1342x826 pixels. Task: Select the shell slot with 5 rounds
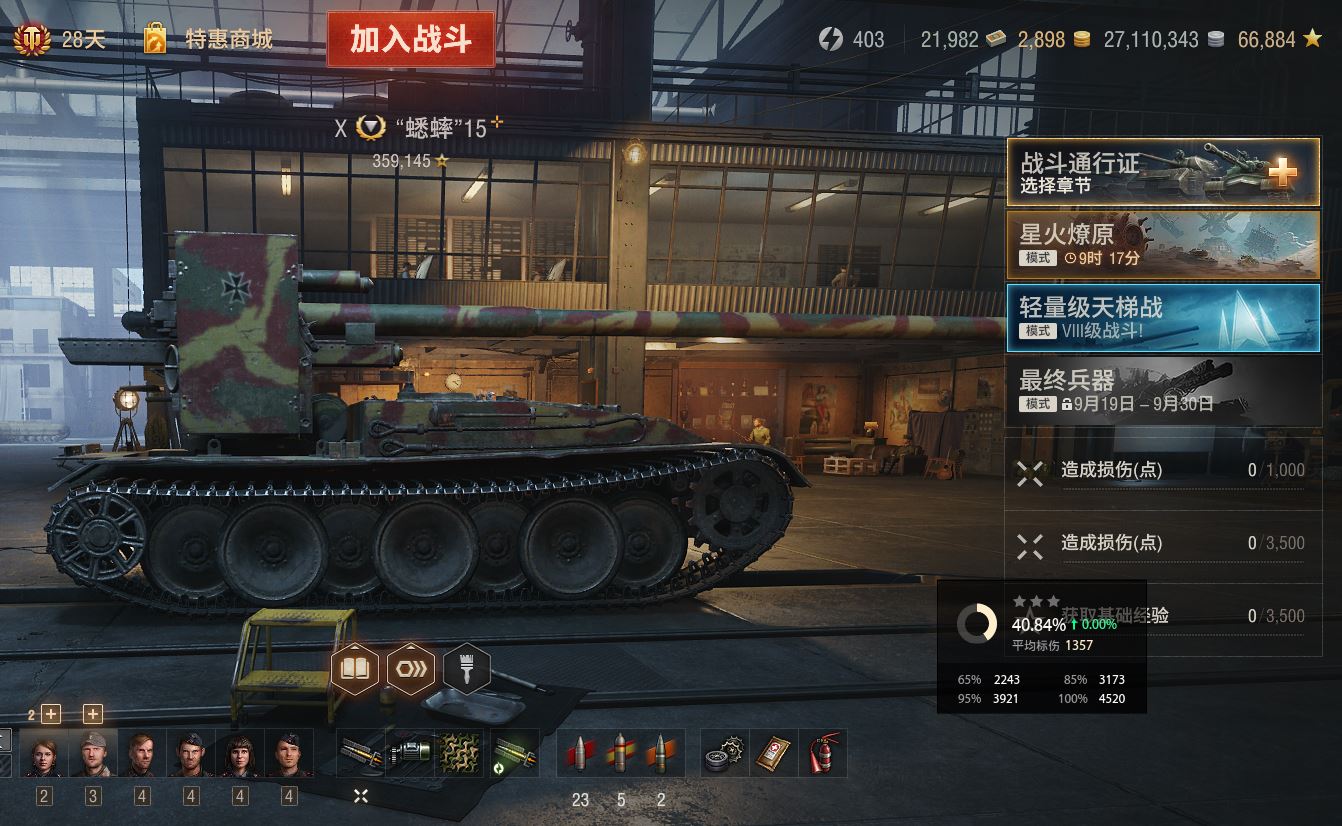621,753
